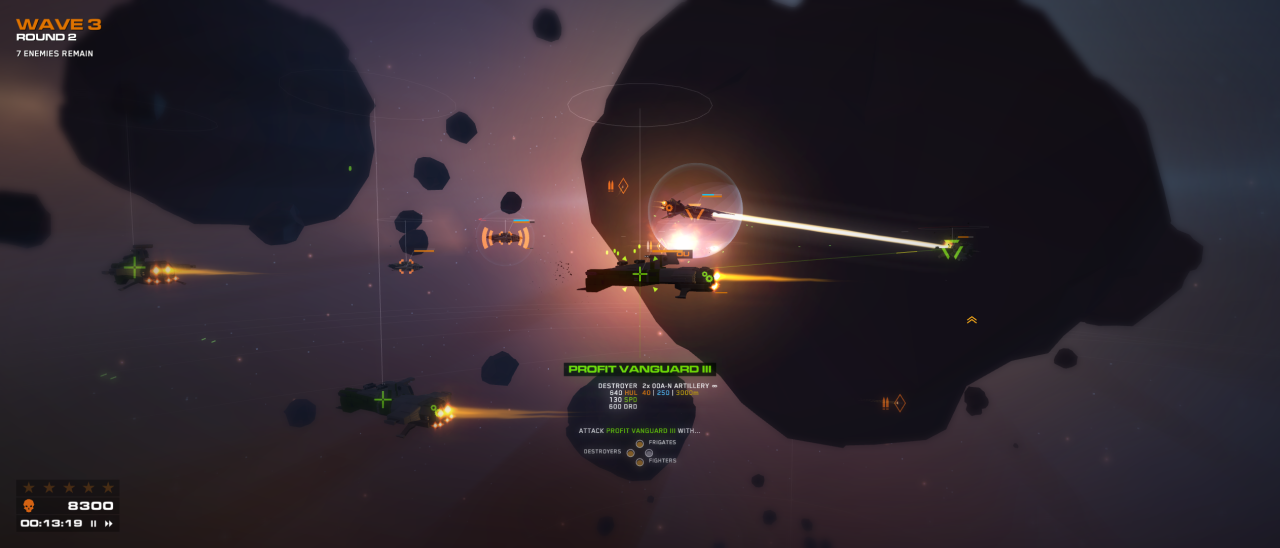This screenshot has width=1280, height=548.
Task: Target the enemy ship with orange arc brackets
Action: point(505,237)
